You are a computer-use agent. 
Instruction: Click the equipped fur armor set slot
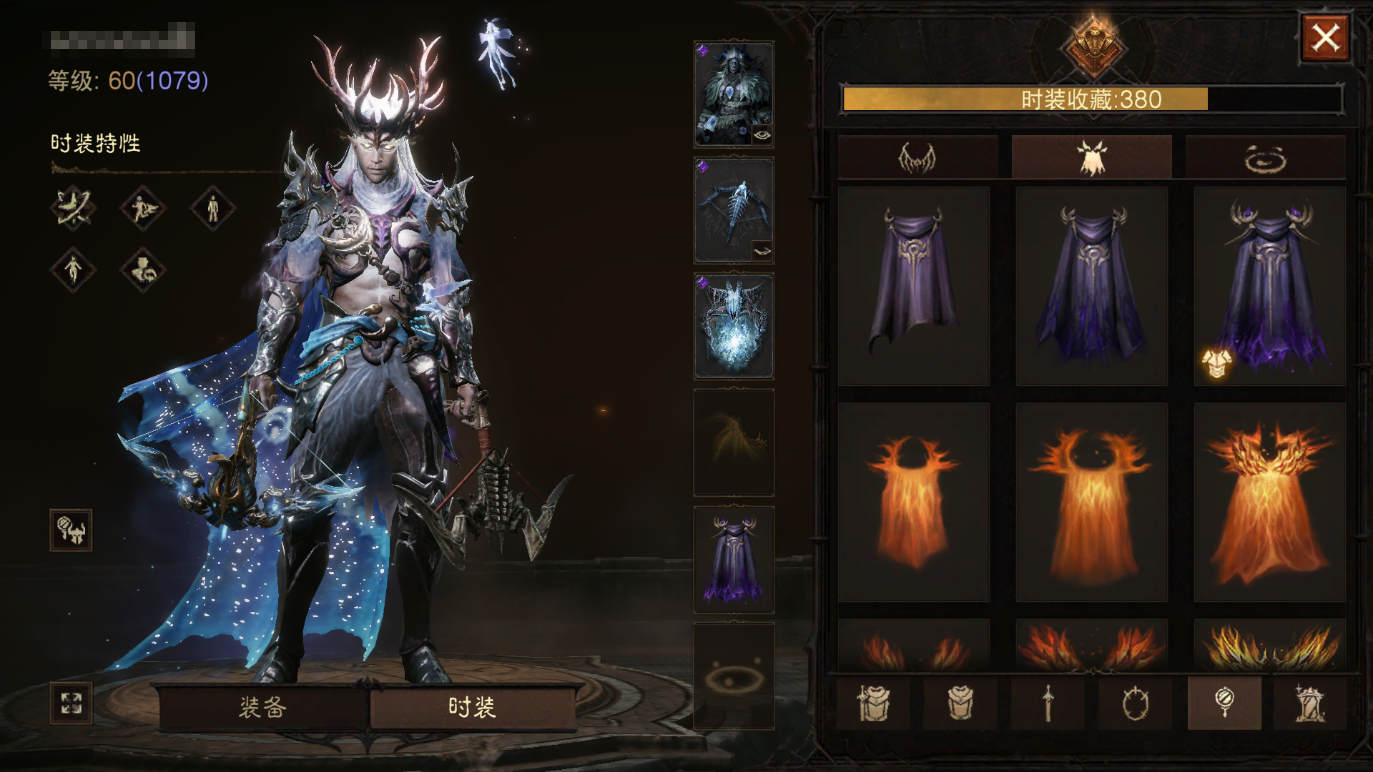point(733,93)
